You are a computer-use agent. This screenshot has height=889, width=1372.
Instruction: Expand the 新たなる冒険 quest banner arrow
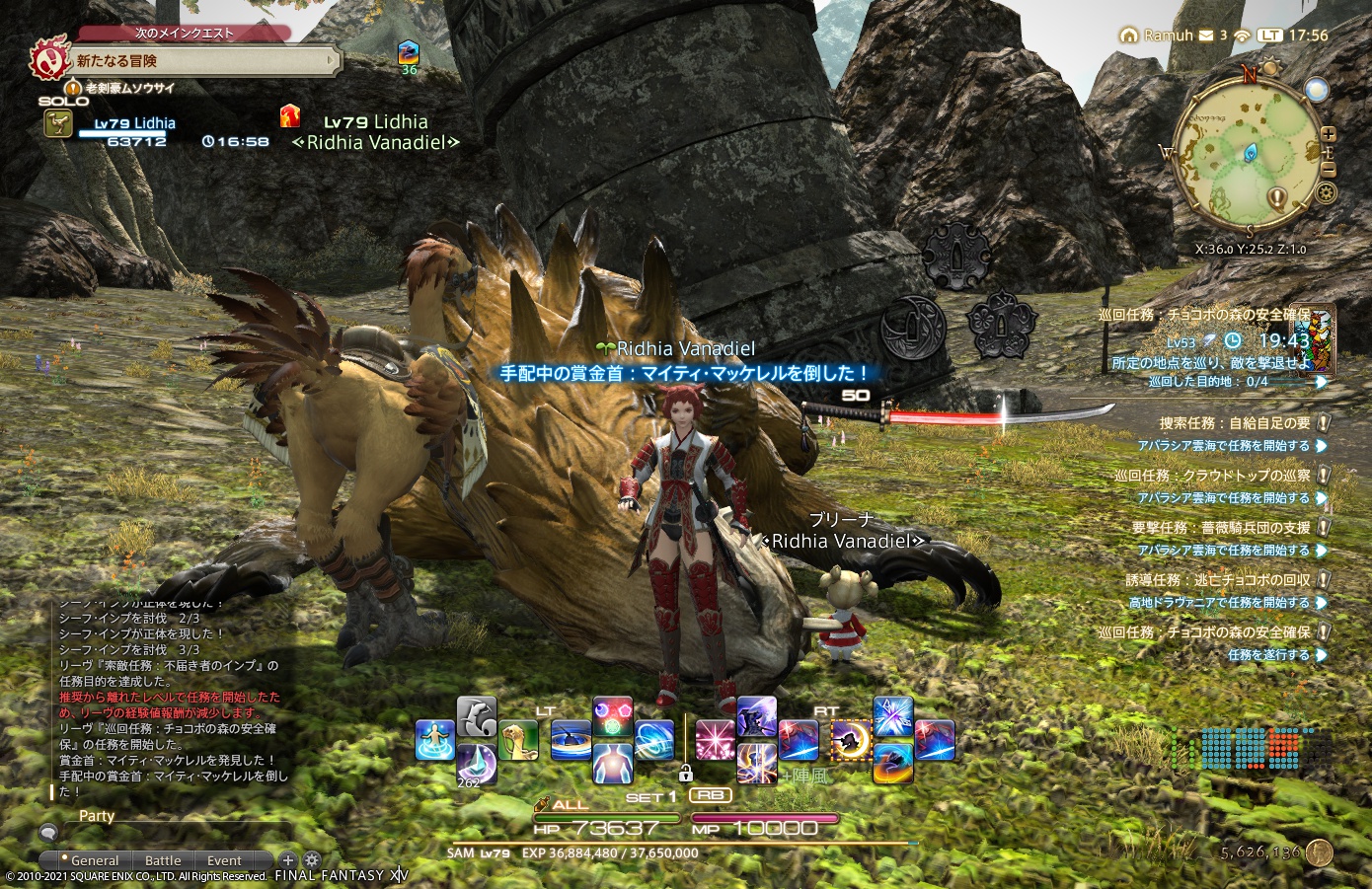(332, 62)
